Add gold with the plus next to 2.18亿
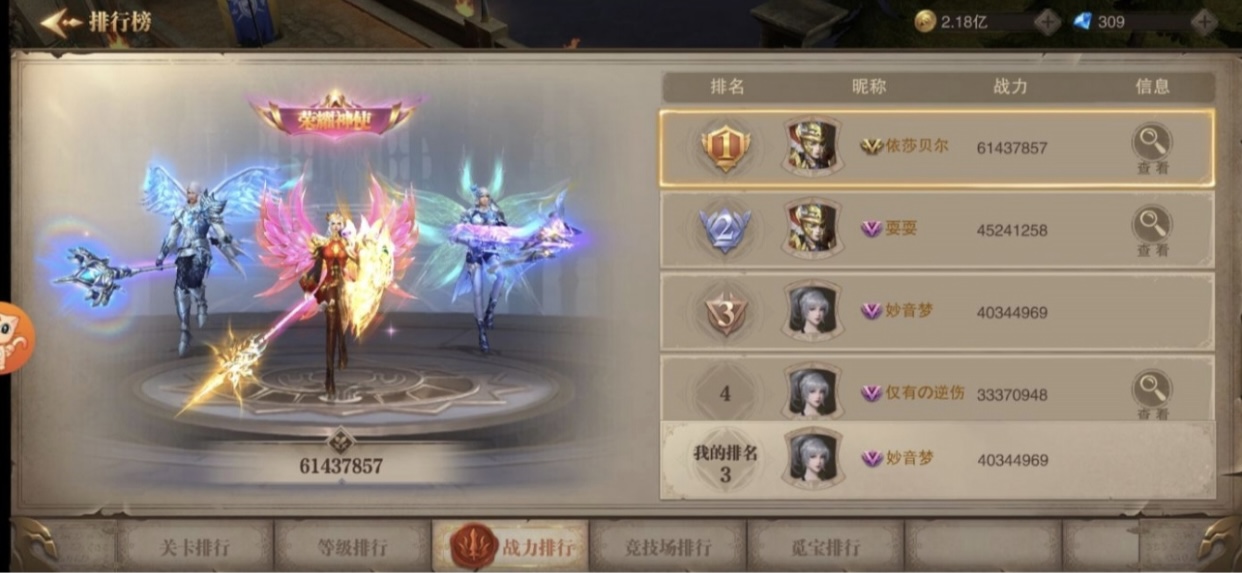 (1047, 21)
